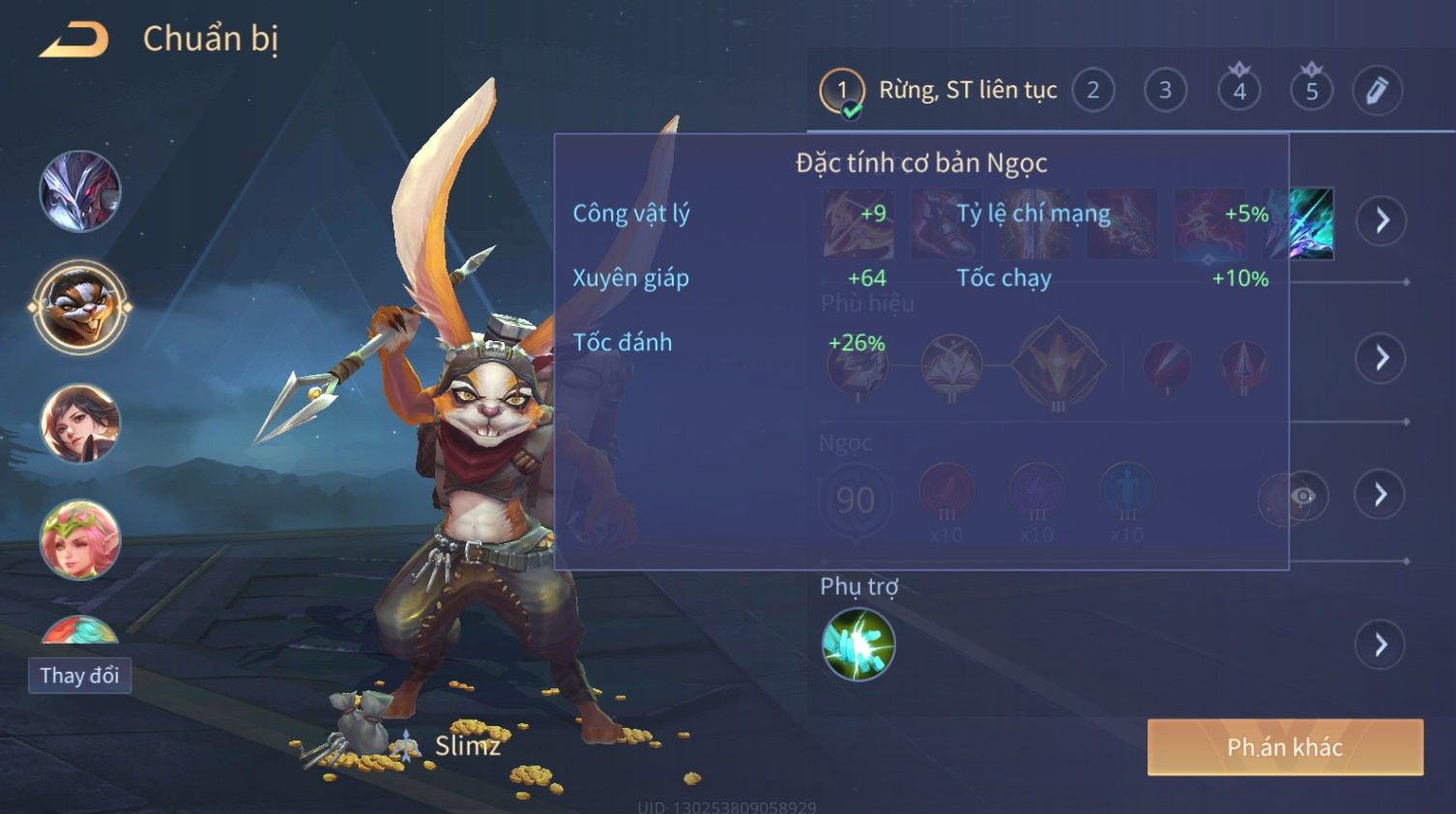Choose preset slot 5
The width and height of the screenshot is (1456, 814).
click(1311, 91)
